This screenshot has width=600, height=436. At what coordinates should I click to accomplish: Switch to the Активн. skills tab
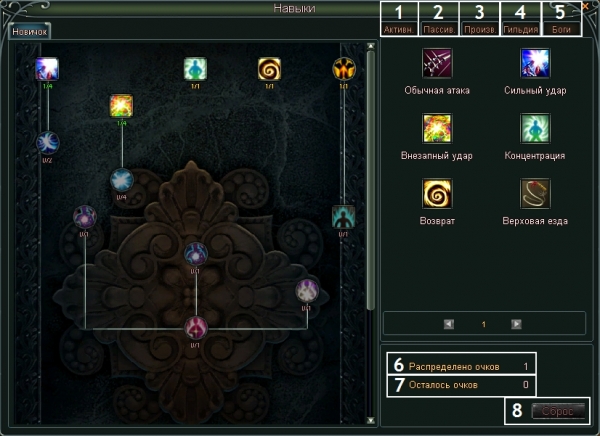pos(399,30)
